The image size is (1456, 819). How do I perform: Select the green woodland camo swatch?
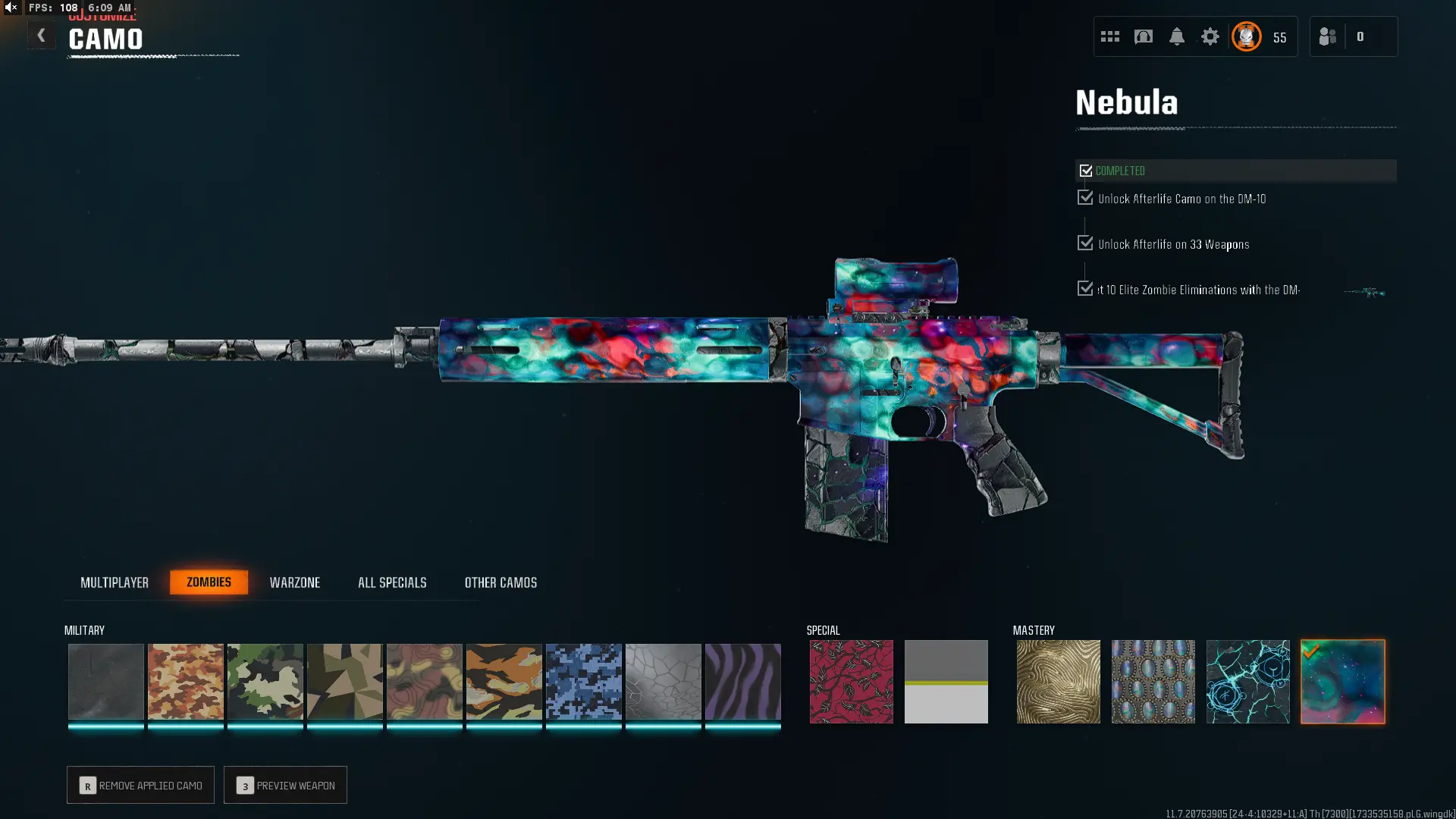(x=265, y=681)
